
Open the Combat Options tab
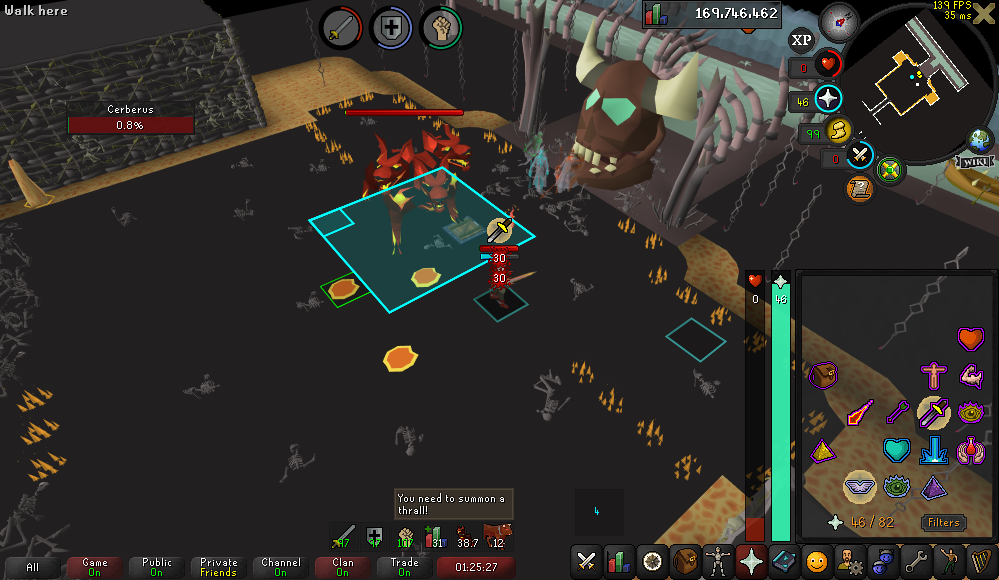pyautogui.click(x=587, y=561)
